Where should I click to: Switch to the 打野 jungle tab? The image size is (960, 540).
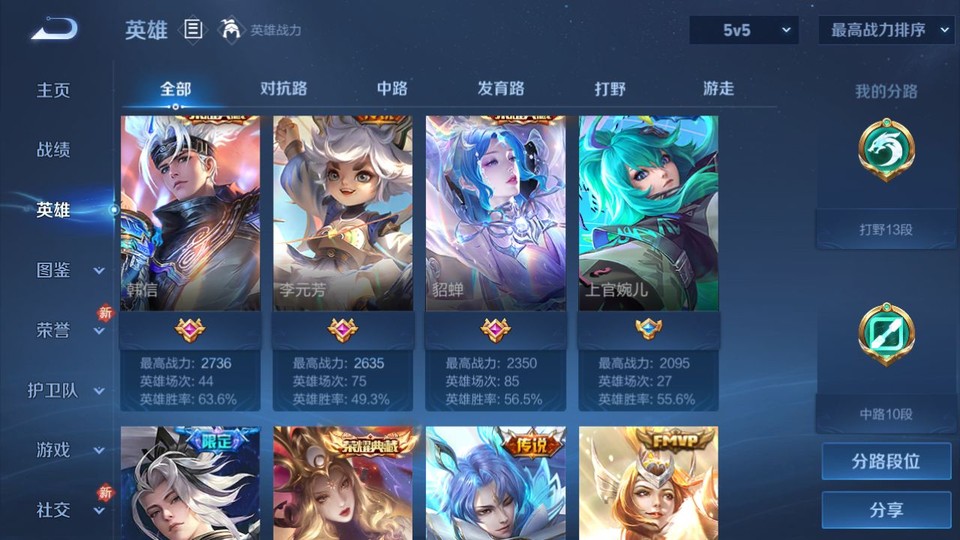(x=610, y=88)
